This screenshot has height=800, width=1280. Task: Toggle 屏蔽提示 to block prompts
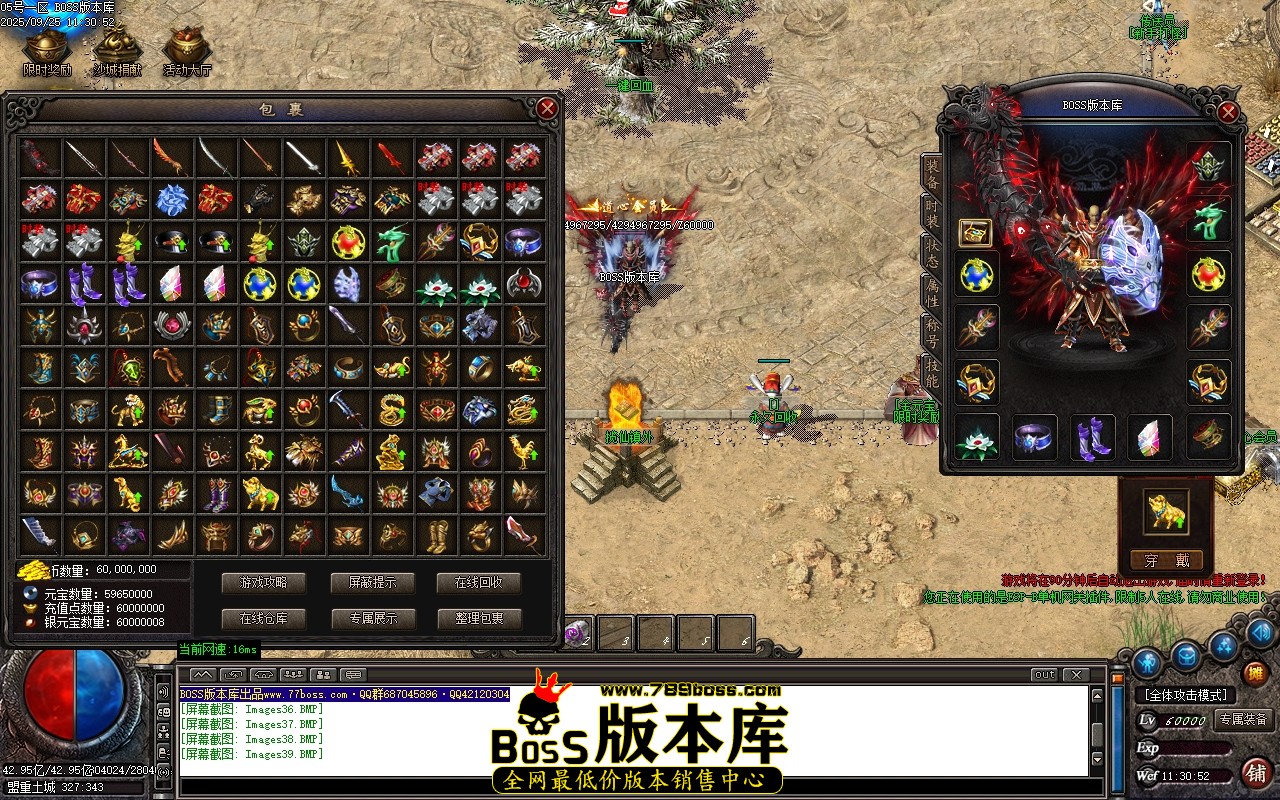(374, 583)
